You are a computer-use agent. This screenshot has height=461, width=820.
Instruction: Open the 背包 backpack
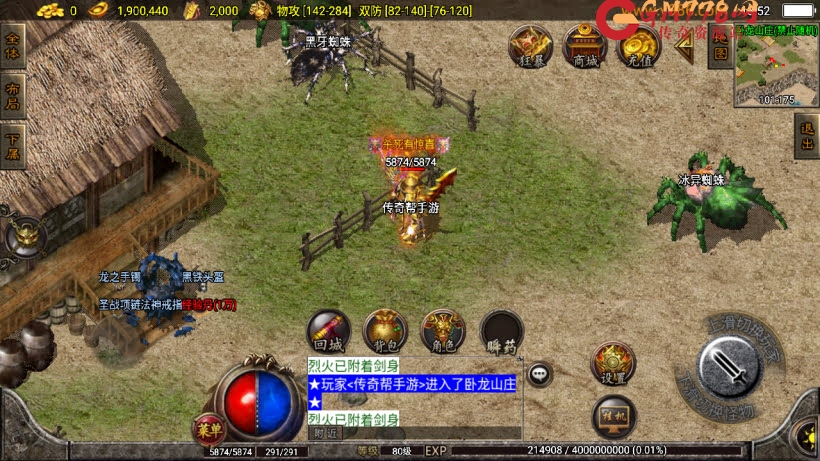coord(385,331)
